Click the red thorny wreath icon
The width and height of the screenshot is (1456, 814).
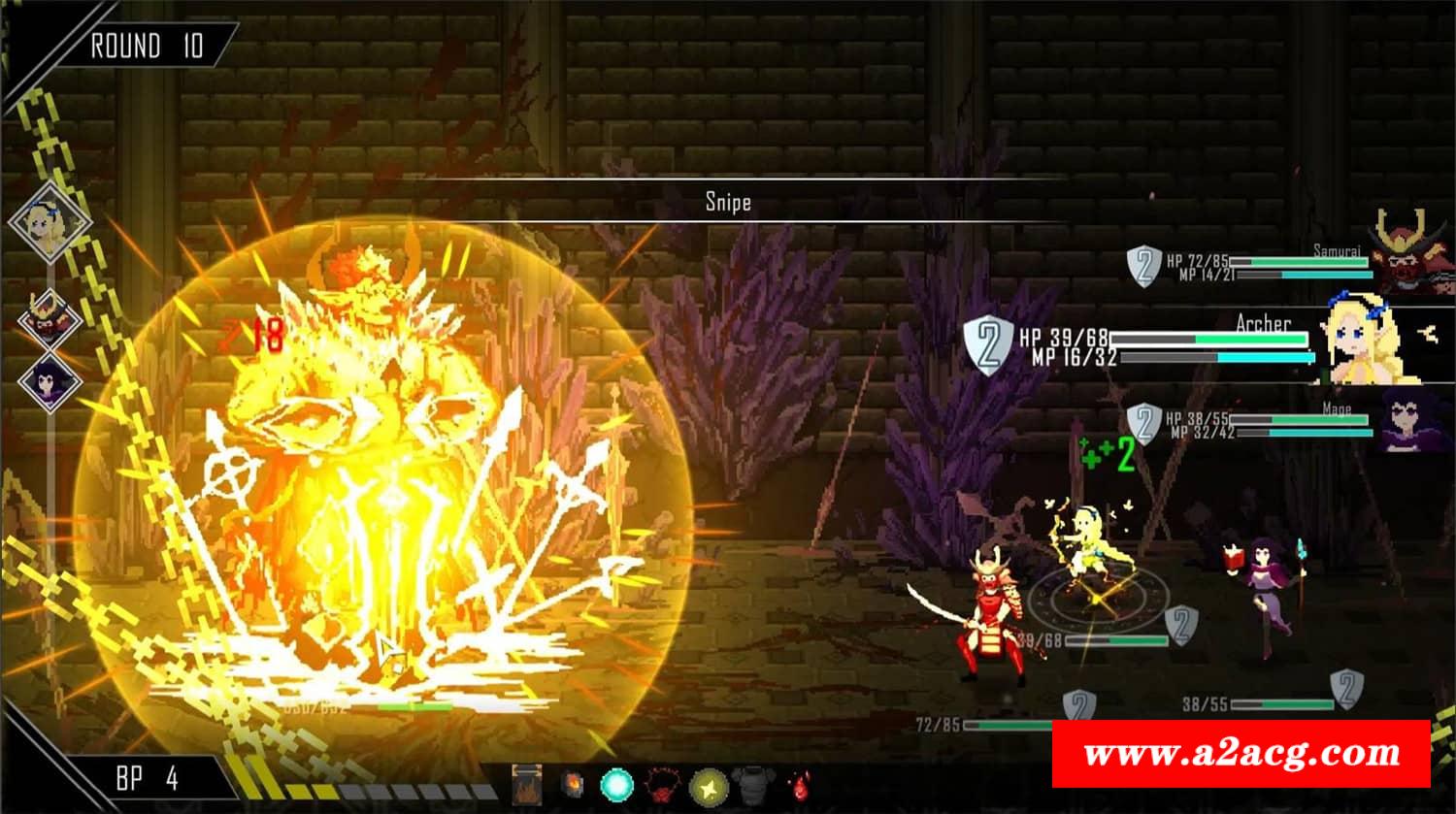tap(663, 785)
